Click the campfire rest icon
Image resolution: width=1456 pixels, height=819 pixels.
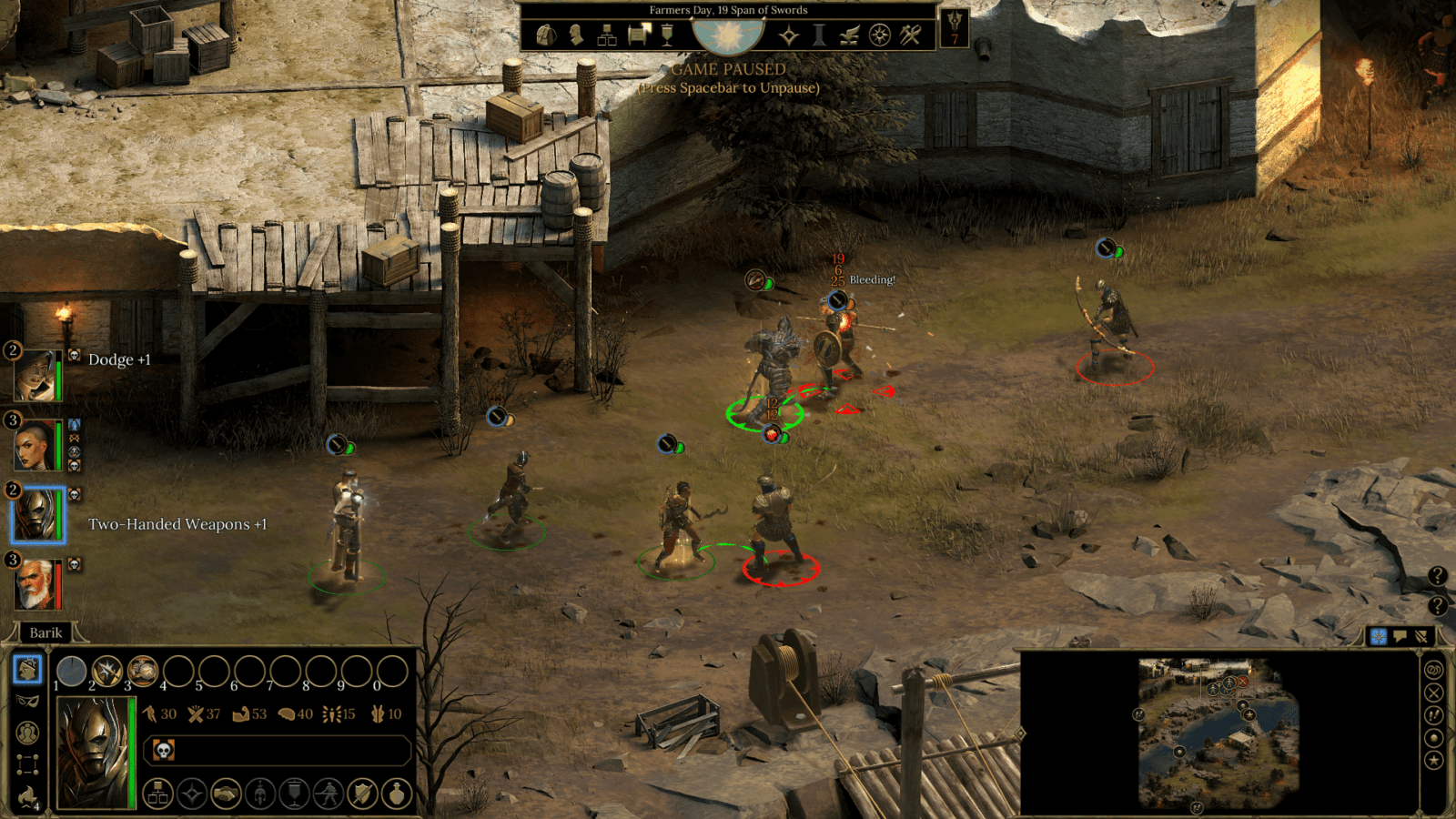tap(28, 796)
